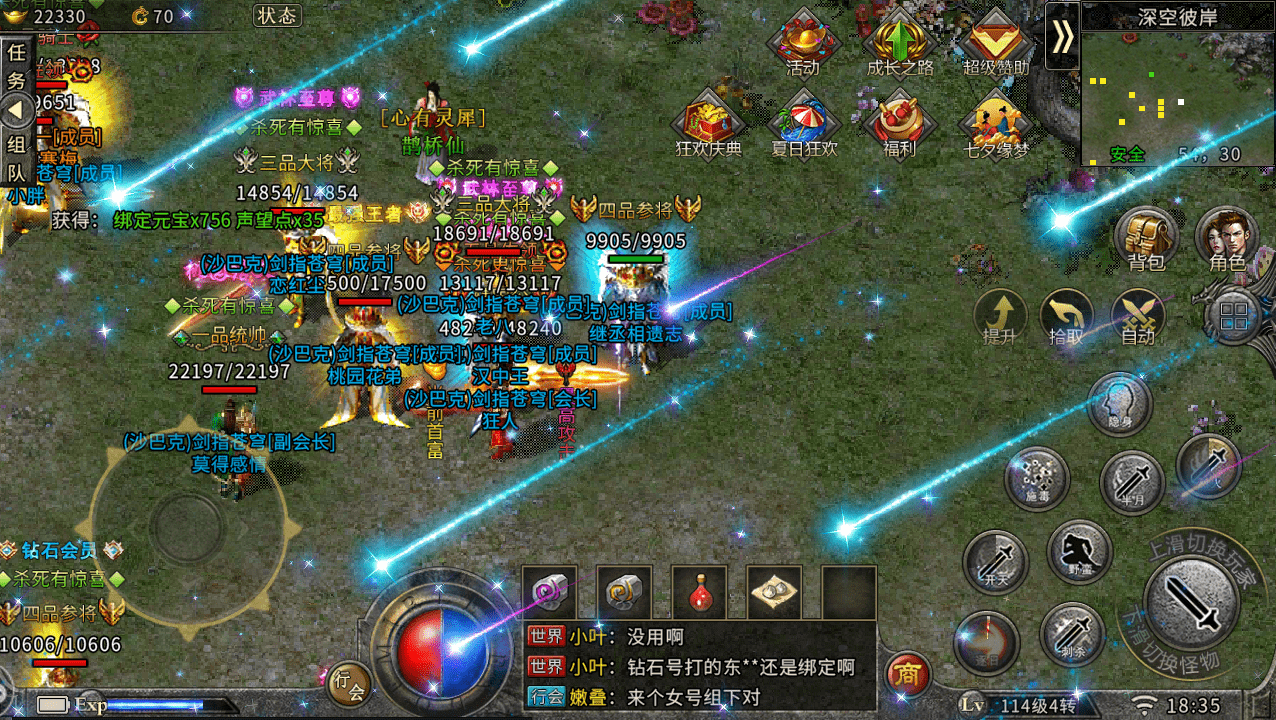
Task: Open the 背包 backpack
Action: [x=1146, y=240]
